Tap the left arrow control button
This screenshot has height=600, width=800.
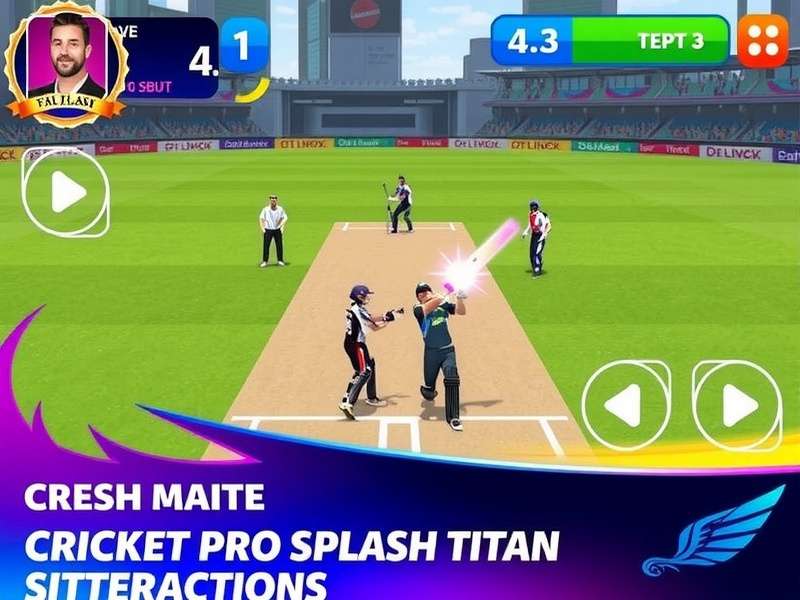[x=626, y=405]
